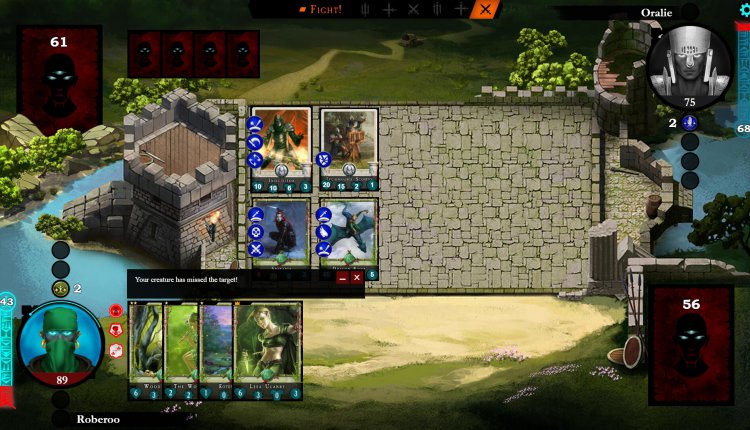The width and height of the screenshot is (750, 430).
Task: Close the missed target message
Action: 356,279
